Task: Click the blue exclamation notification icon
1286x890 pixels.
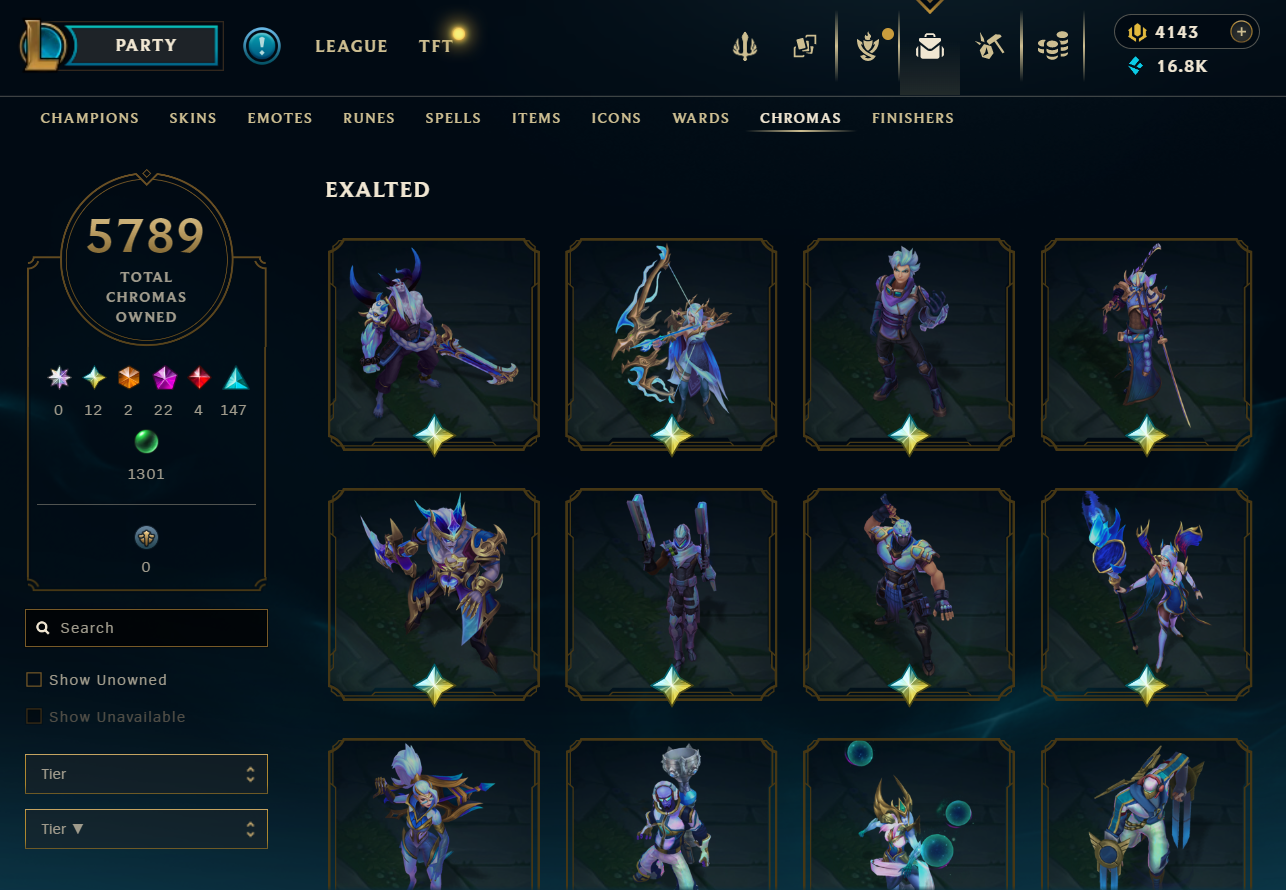Action: point(262,46)
